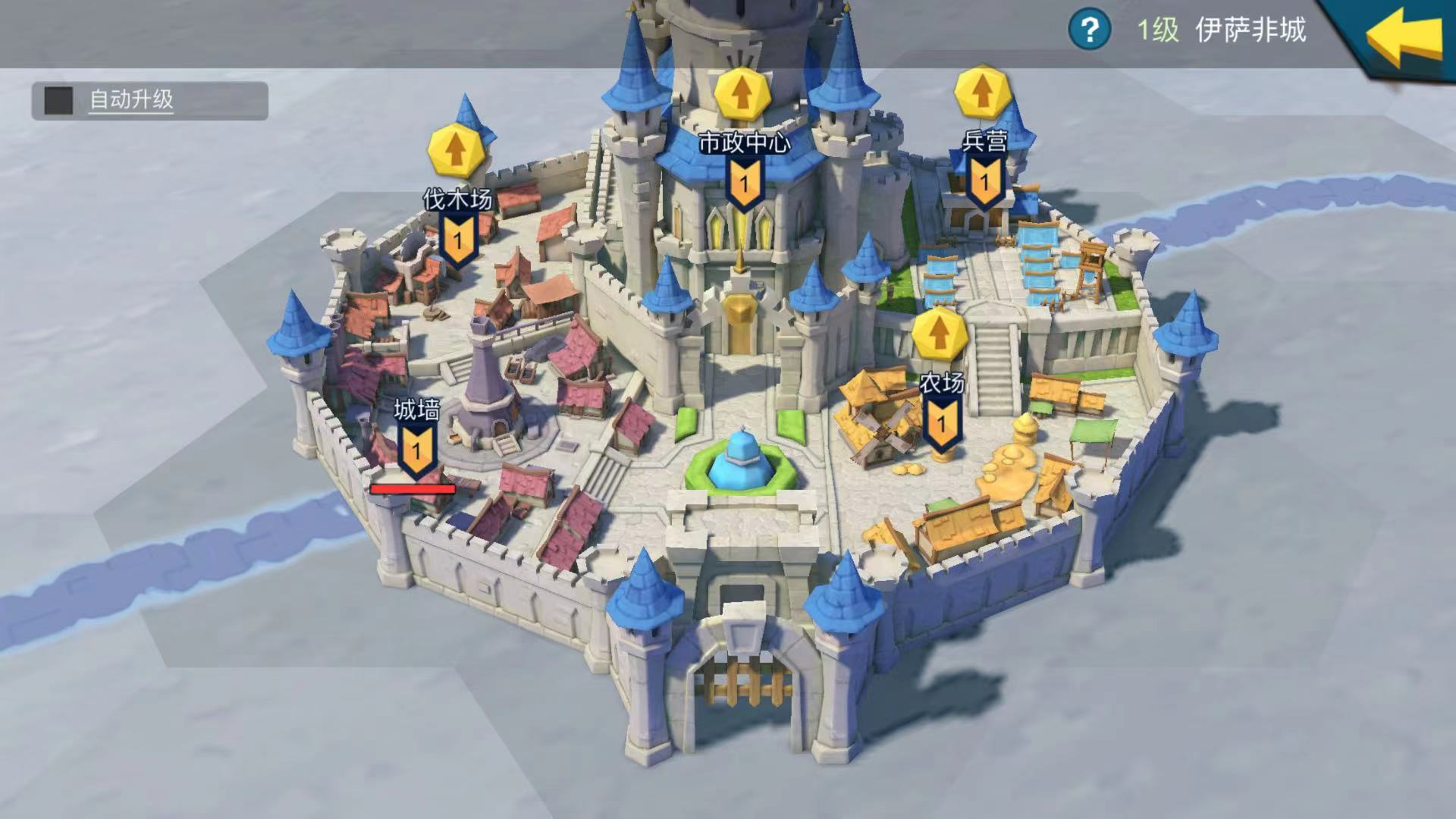Click the upgrade arrow above 农场
This screenshot has height=819, width=1456.
pos(940,333)
